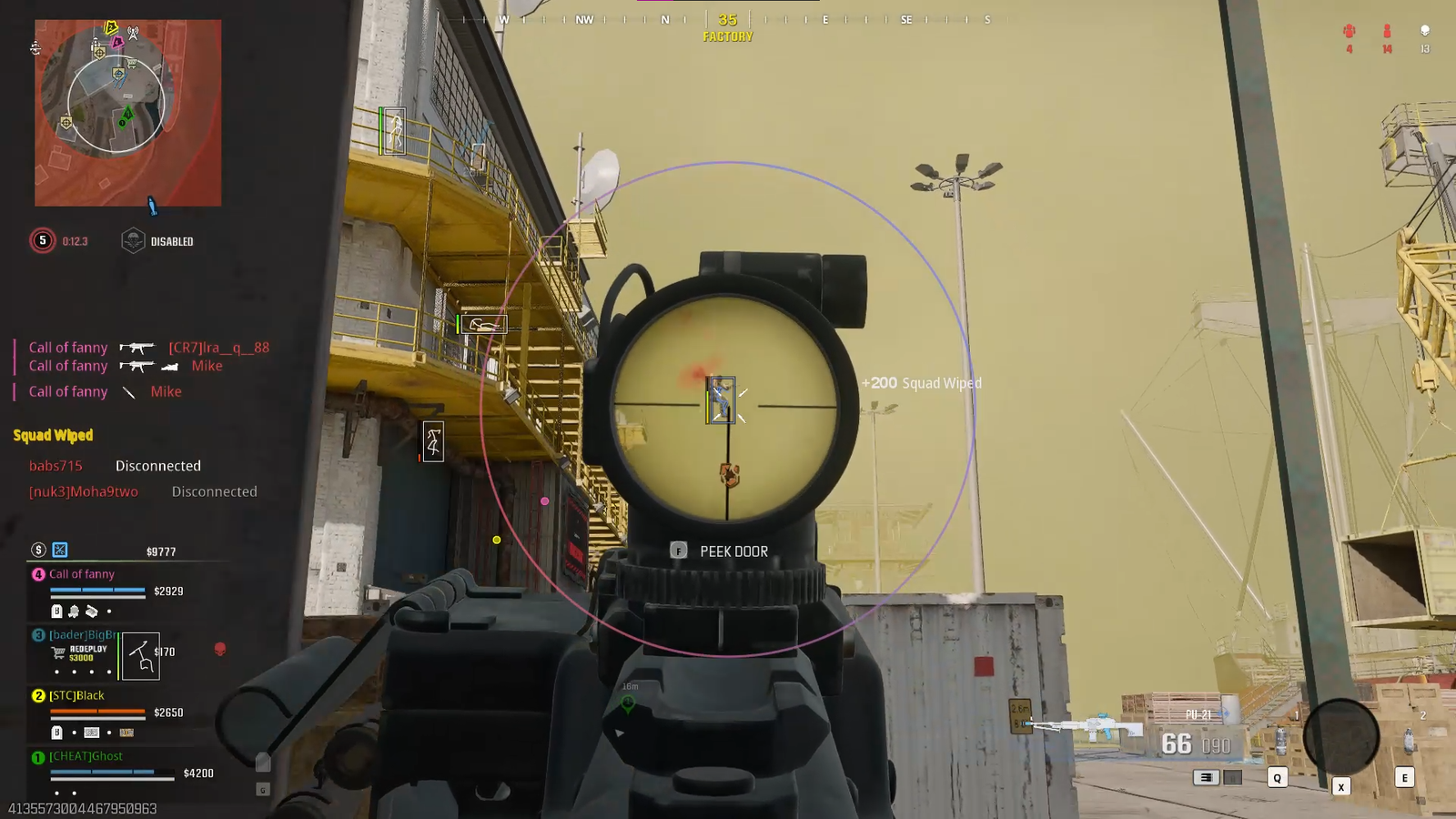The height and width of the screenshot is (819, 1456).
Task: Select the N marker on the compass bar
Action: click(667, 17)
